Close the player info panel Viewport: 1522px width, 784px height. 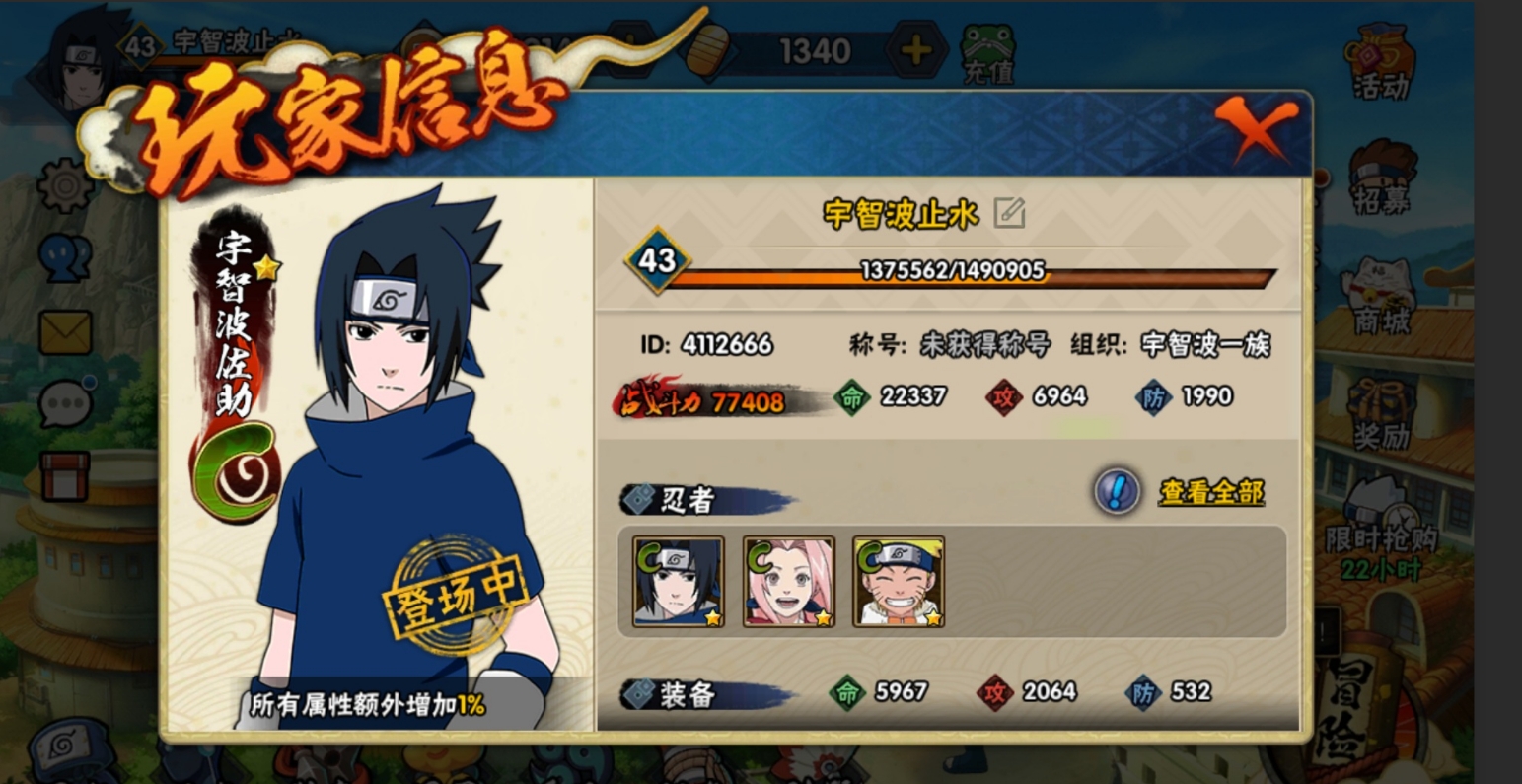point(1256,128)
